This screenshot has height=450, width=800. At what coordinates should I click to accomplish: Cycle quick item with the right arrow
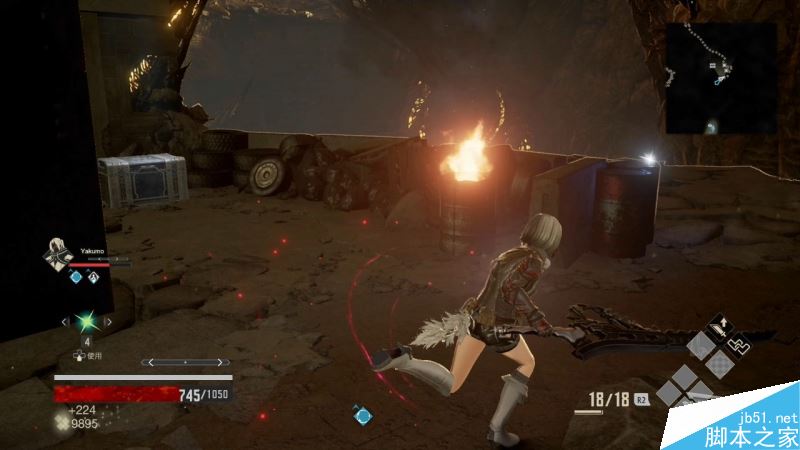107,322
